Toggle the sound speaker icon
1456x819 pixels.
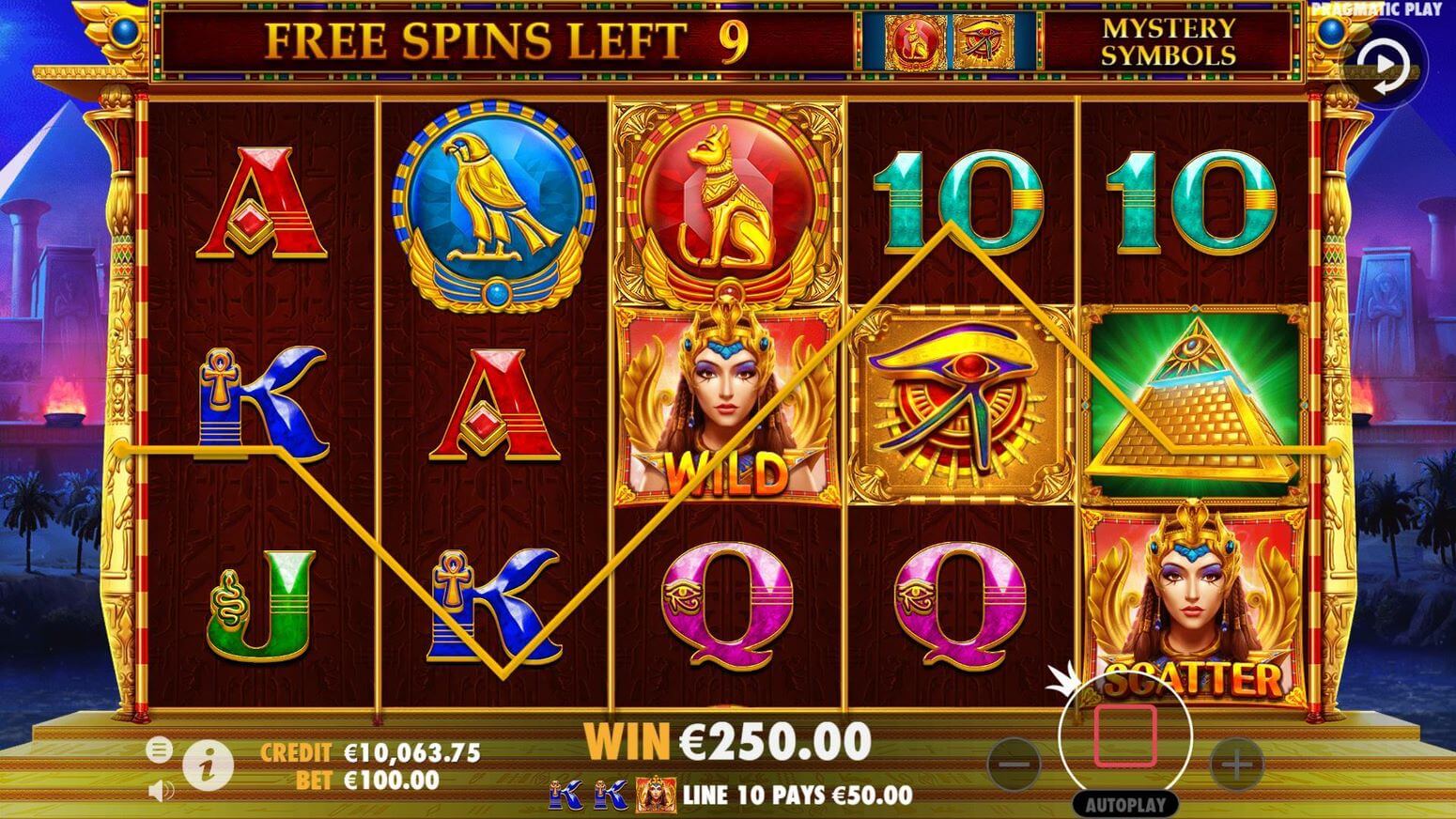coord(160,791)
